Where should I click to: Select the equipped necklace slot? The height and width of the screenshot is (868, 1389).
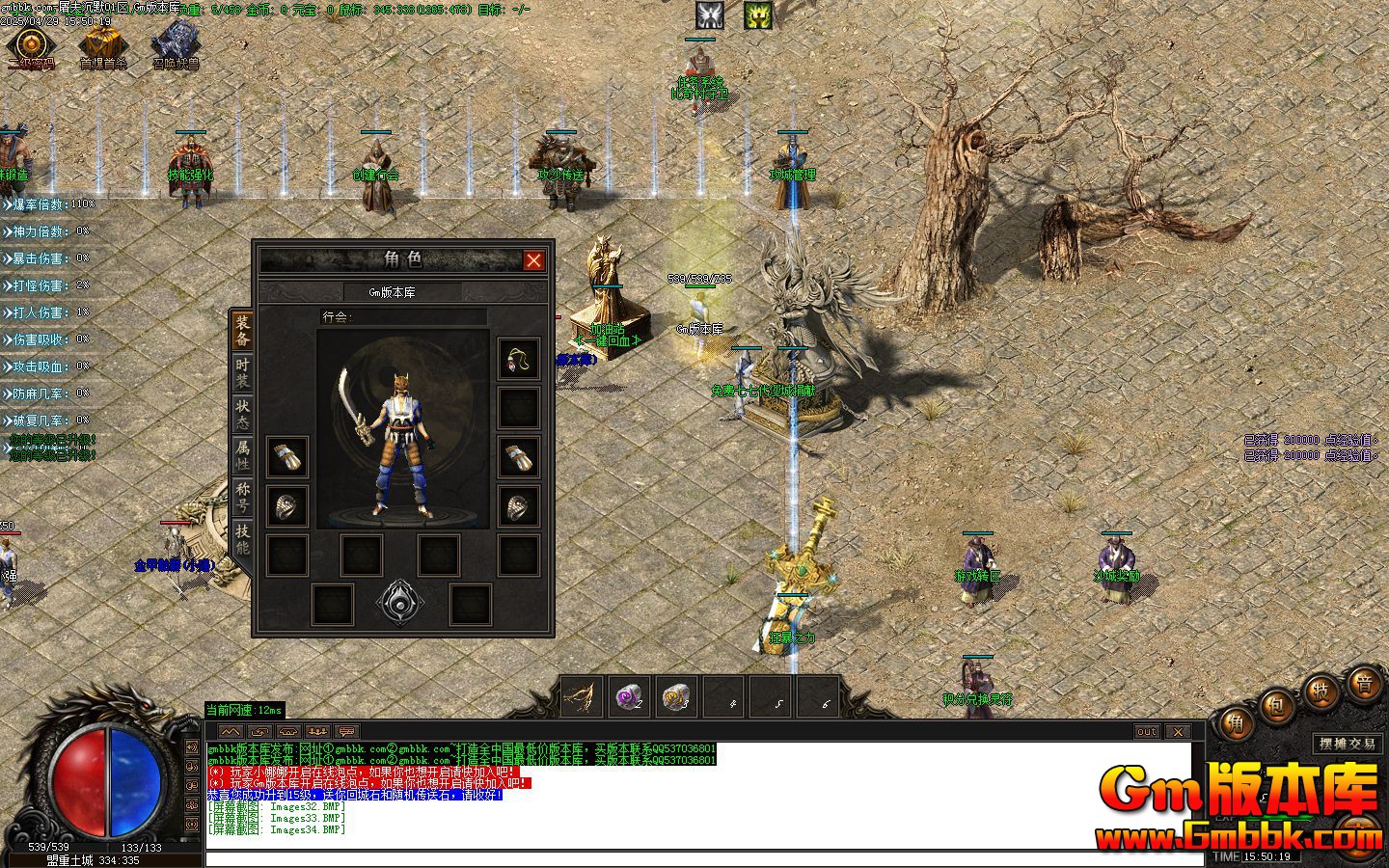(x=519, y=359)
